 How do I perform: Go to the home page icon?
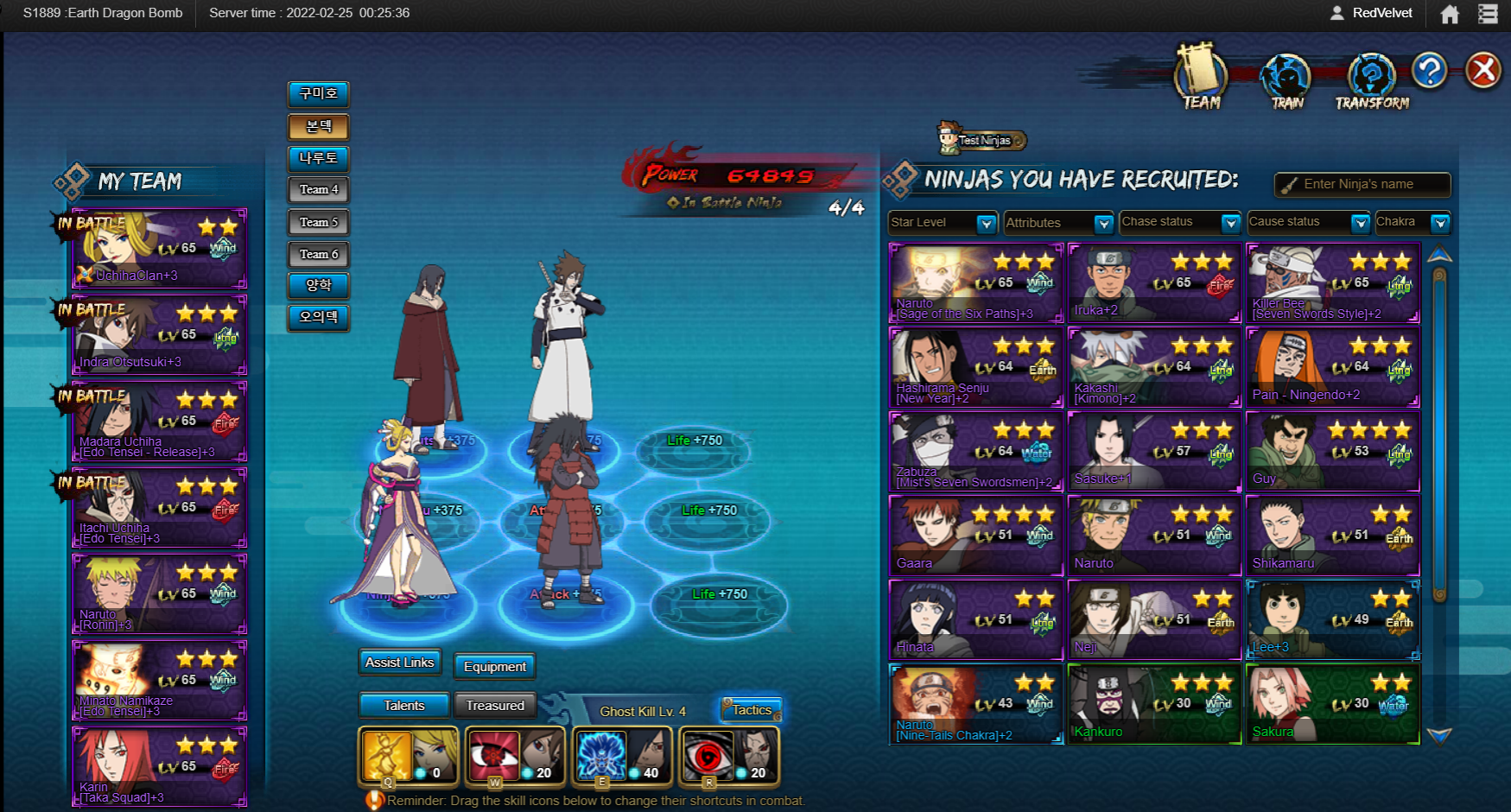click(x=1450, y=14)
